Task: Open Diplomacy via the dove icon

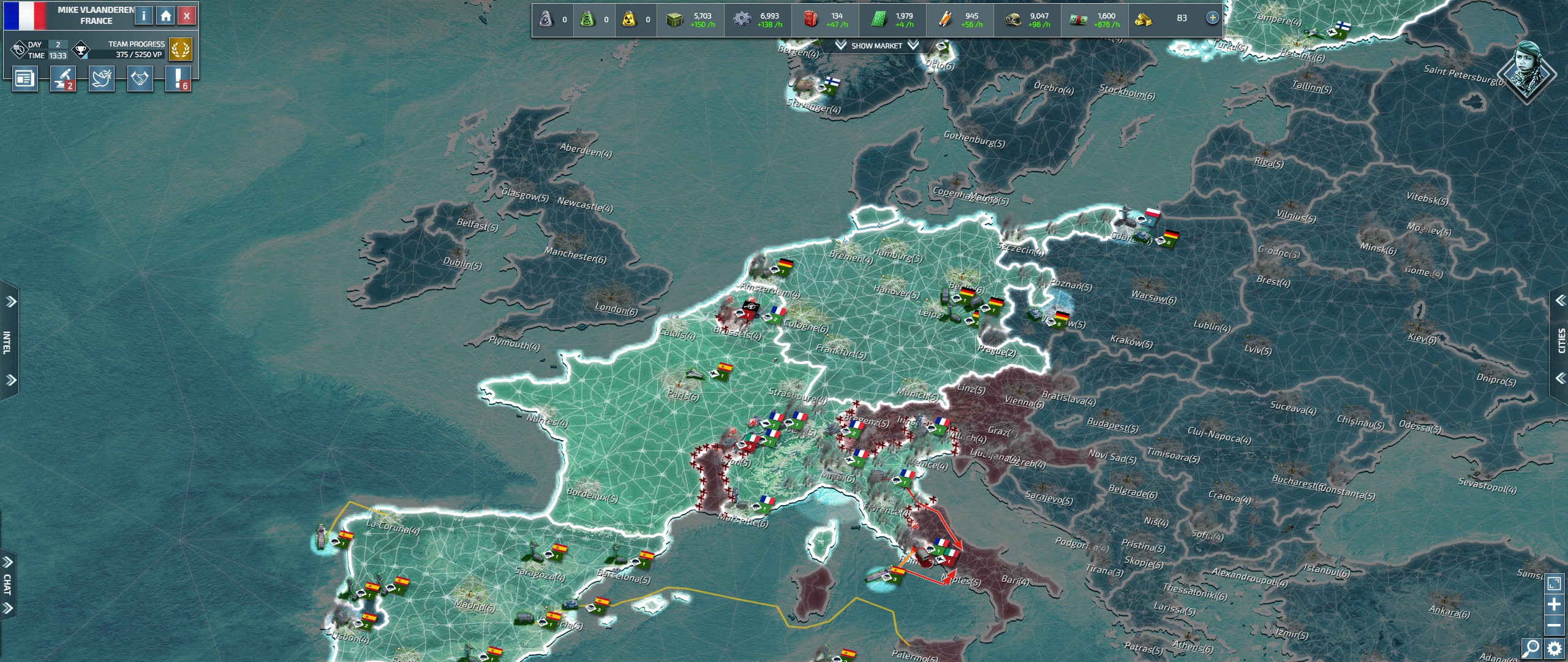Action: 100,80
